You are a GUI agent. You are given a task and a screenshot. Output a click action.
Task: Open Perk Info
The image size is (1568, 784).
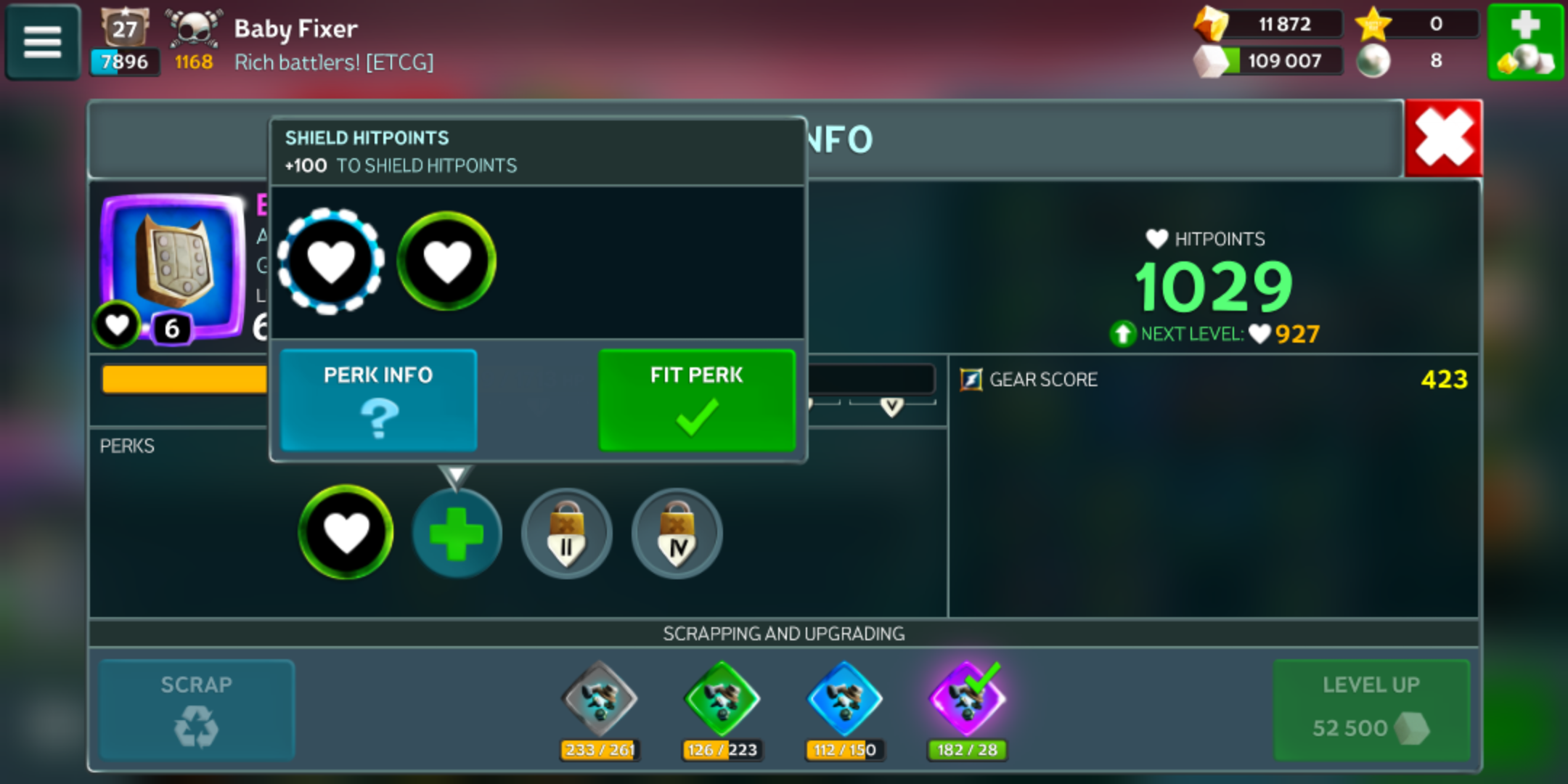pos(378,400)
